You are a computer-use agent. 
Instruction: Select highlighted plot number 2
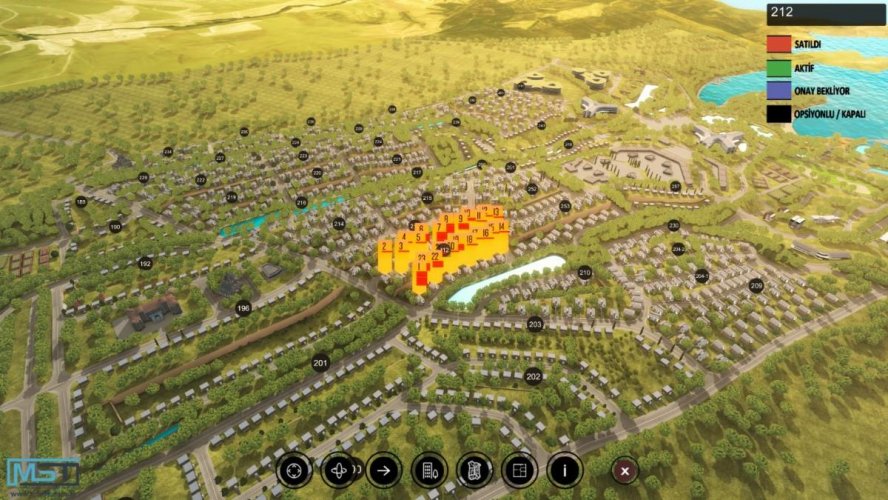pyautogui.click(x=385, y=246)
